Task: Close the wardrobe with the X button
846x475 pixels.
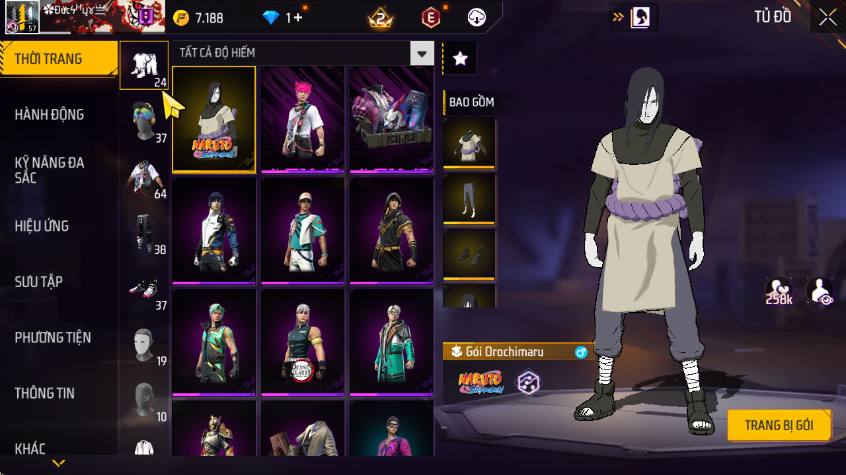Action: [x=827, y=17]
